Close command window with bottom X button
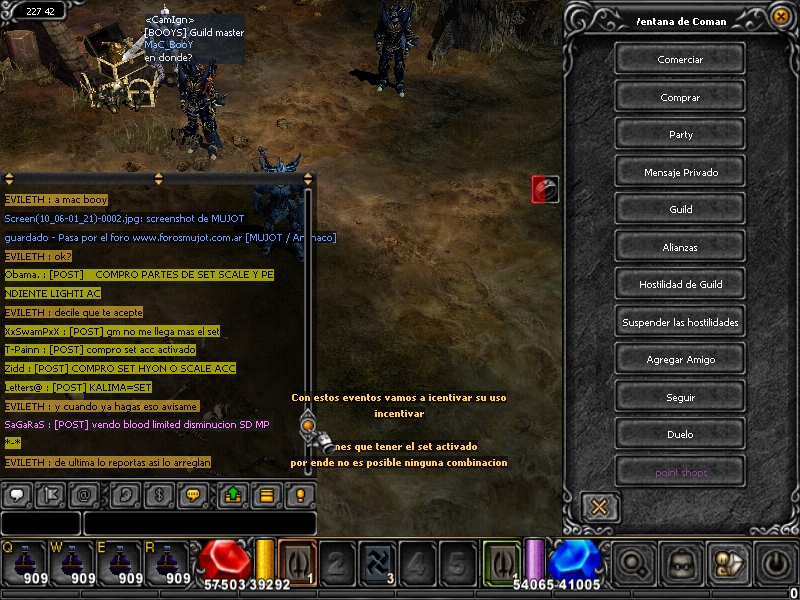The image size is (800, 600). tap(599, 506)
